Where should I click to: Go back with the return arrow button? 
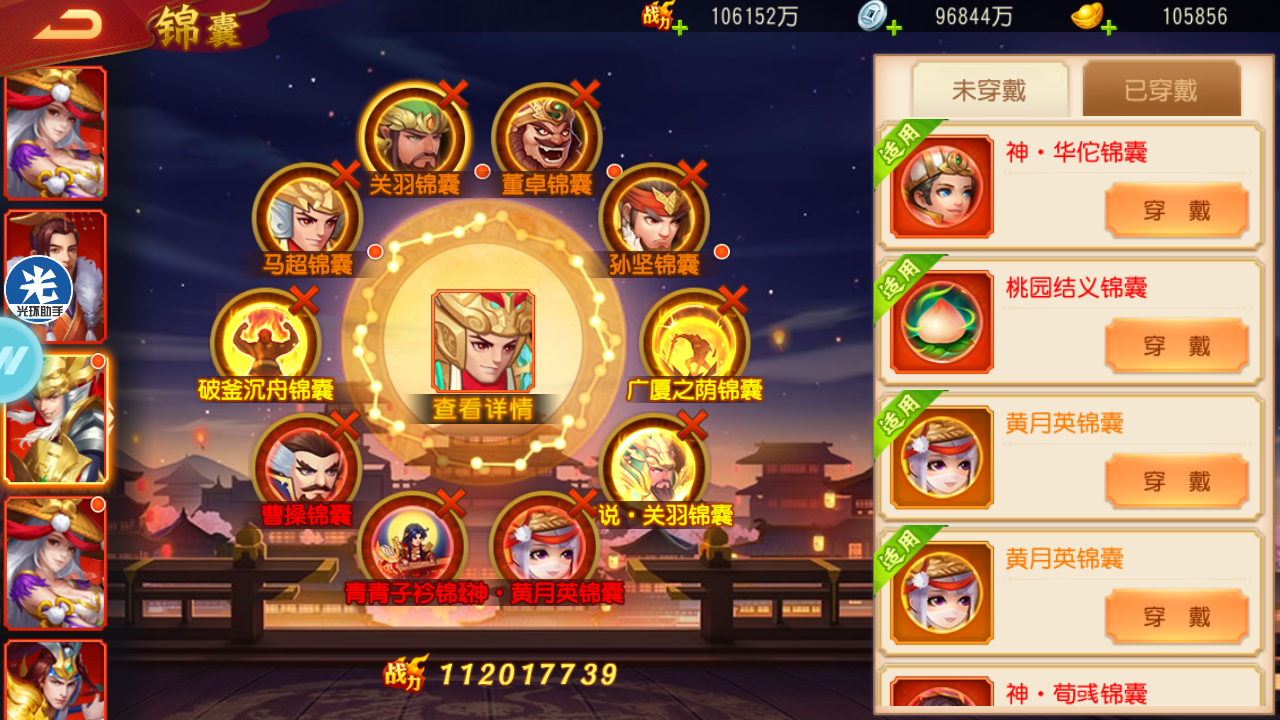(68, 24)
